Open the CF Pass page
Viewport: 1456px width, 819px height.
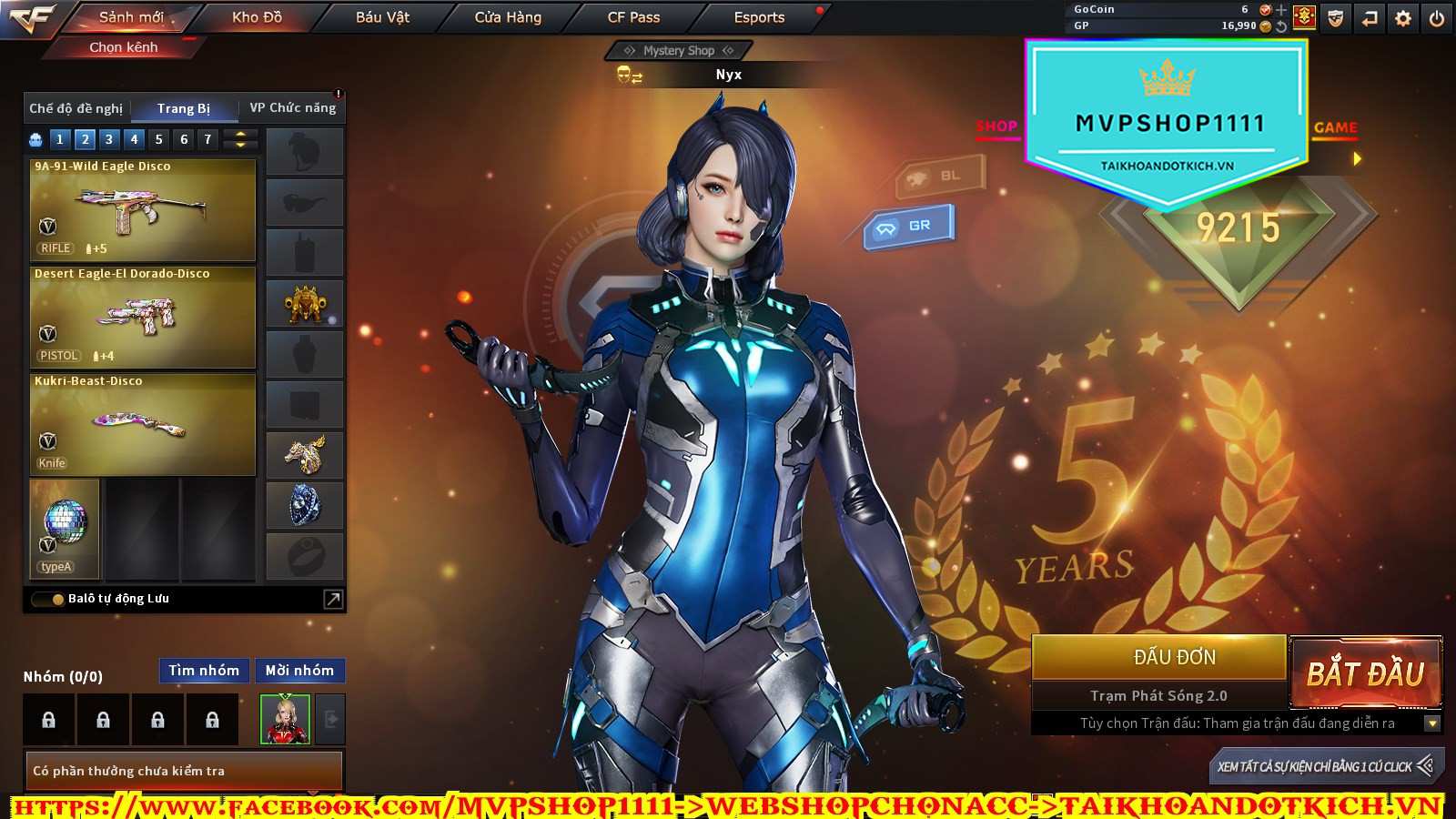pyautogui.click(x=633, y=17)
